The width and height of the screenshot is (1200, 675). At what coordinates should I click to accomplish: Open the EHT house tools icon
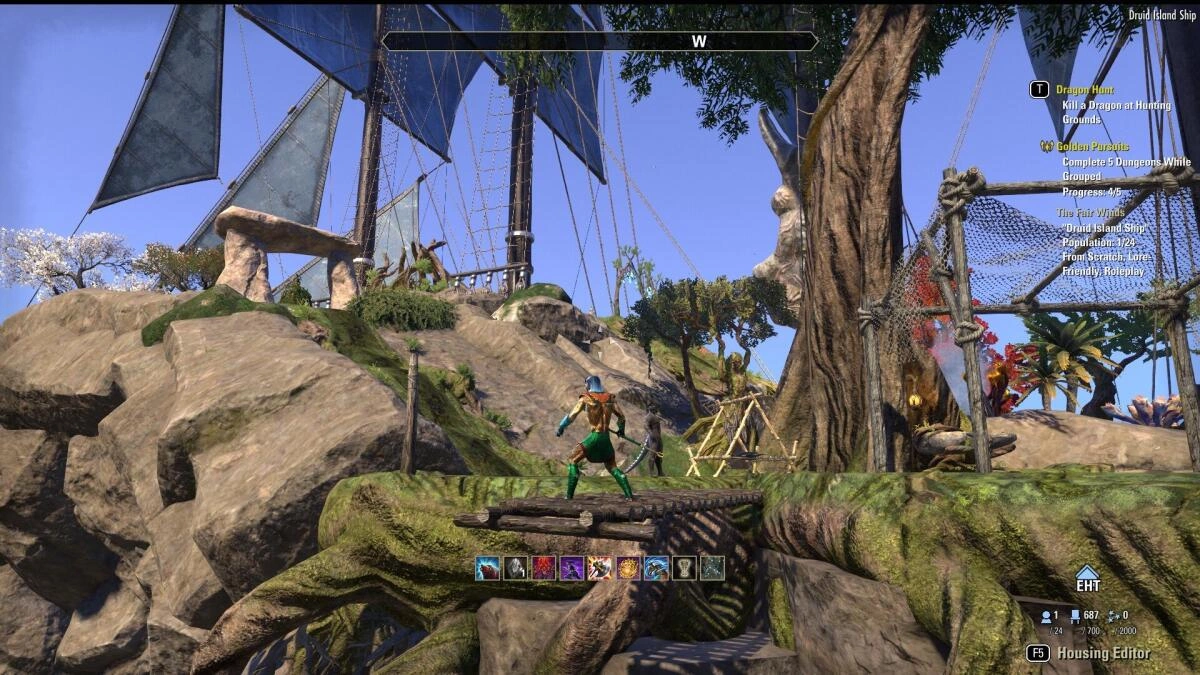click(x=1087, y=581)
